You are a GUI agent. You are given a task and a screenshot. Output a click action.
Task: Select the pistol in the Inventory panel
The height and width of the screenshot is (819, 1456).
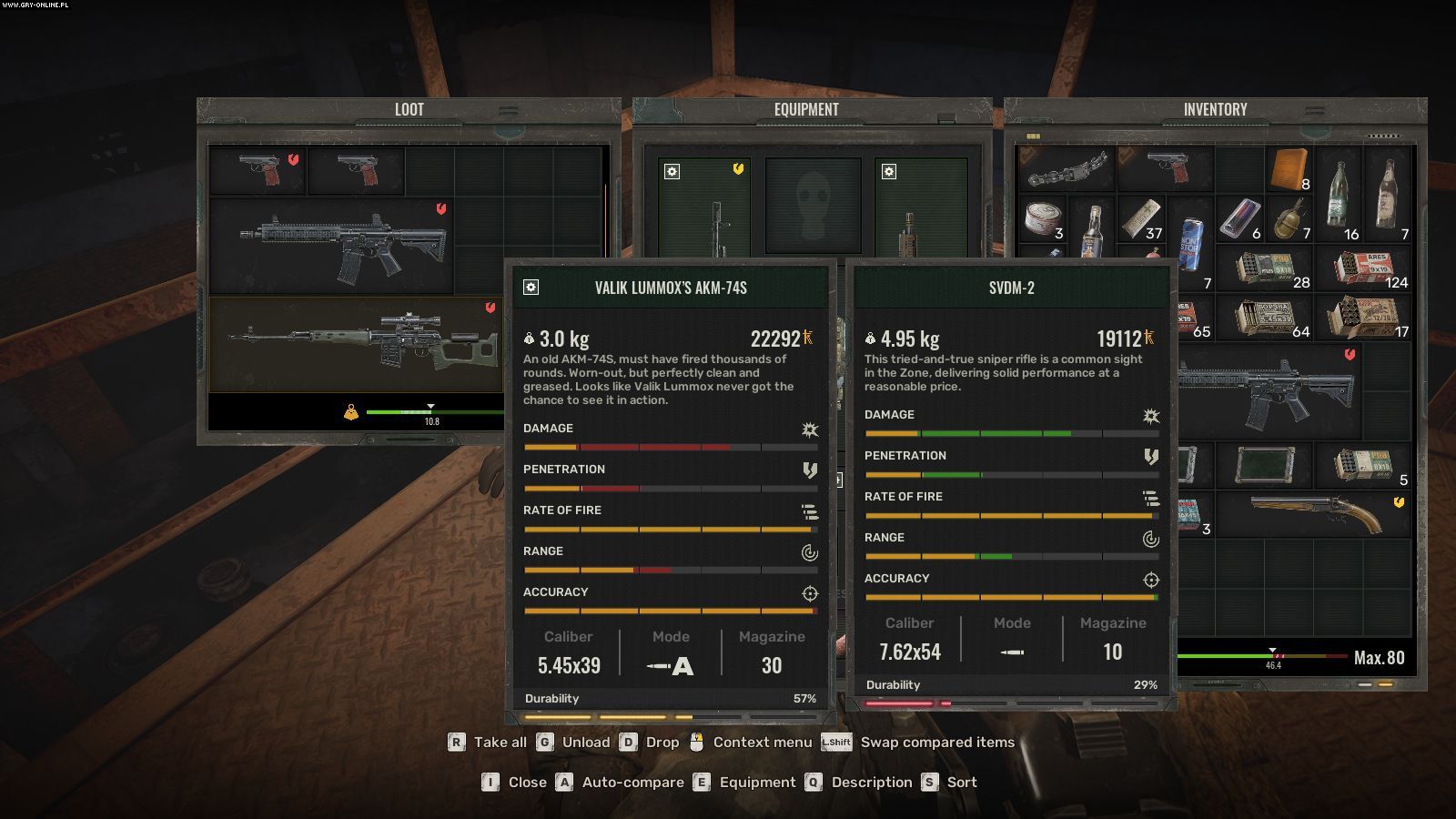pyautogui.click(x=1165, y=168)
